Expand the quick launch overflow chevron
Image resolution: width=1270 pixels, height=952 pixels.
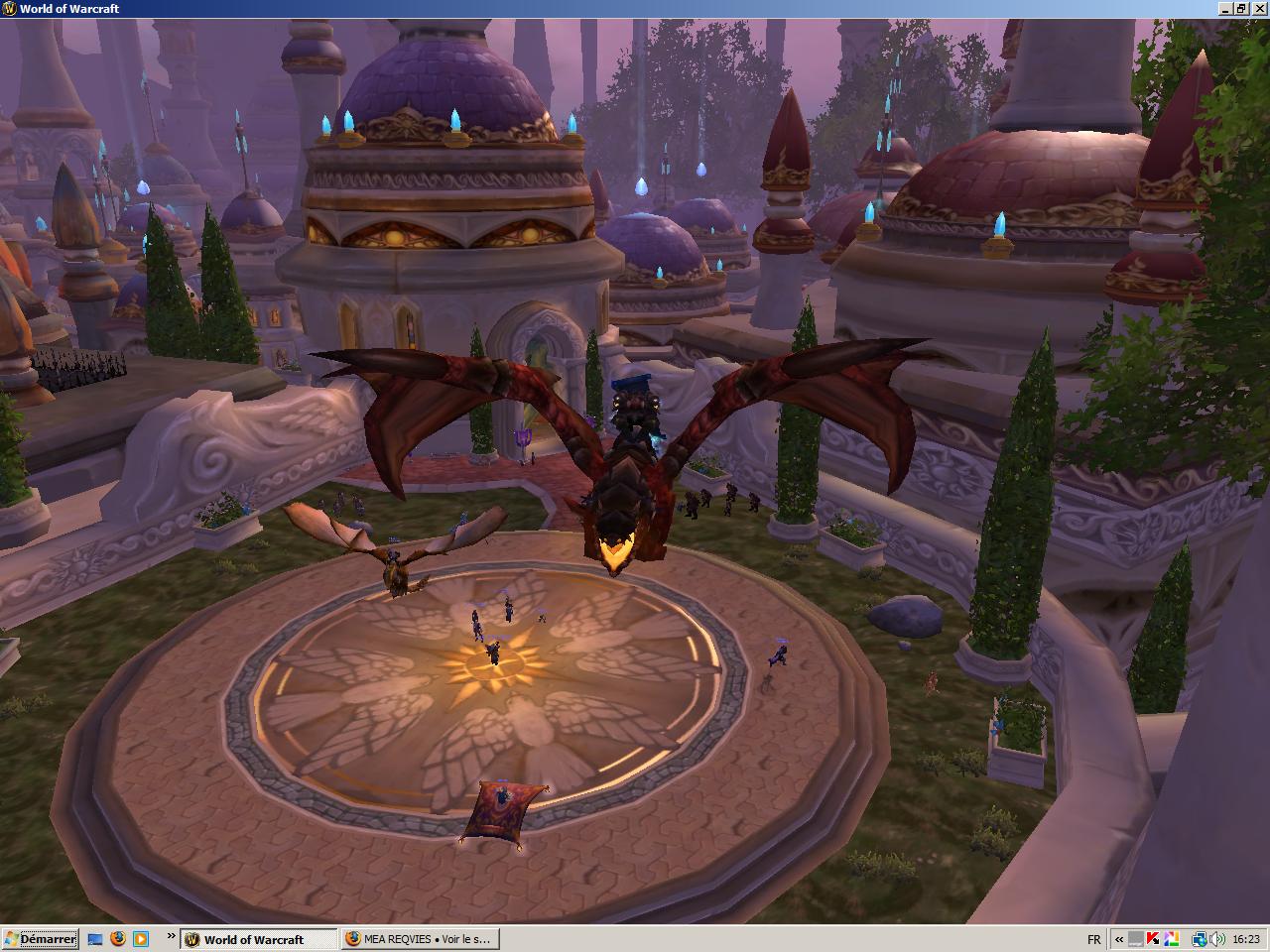pos(172,939)
